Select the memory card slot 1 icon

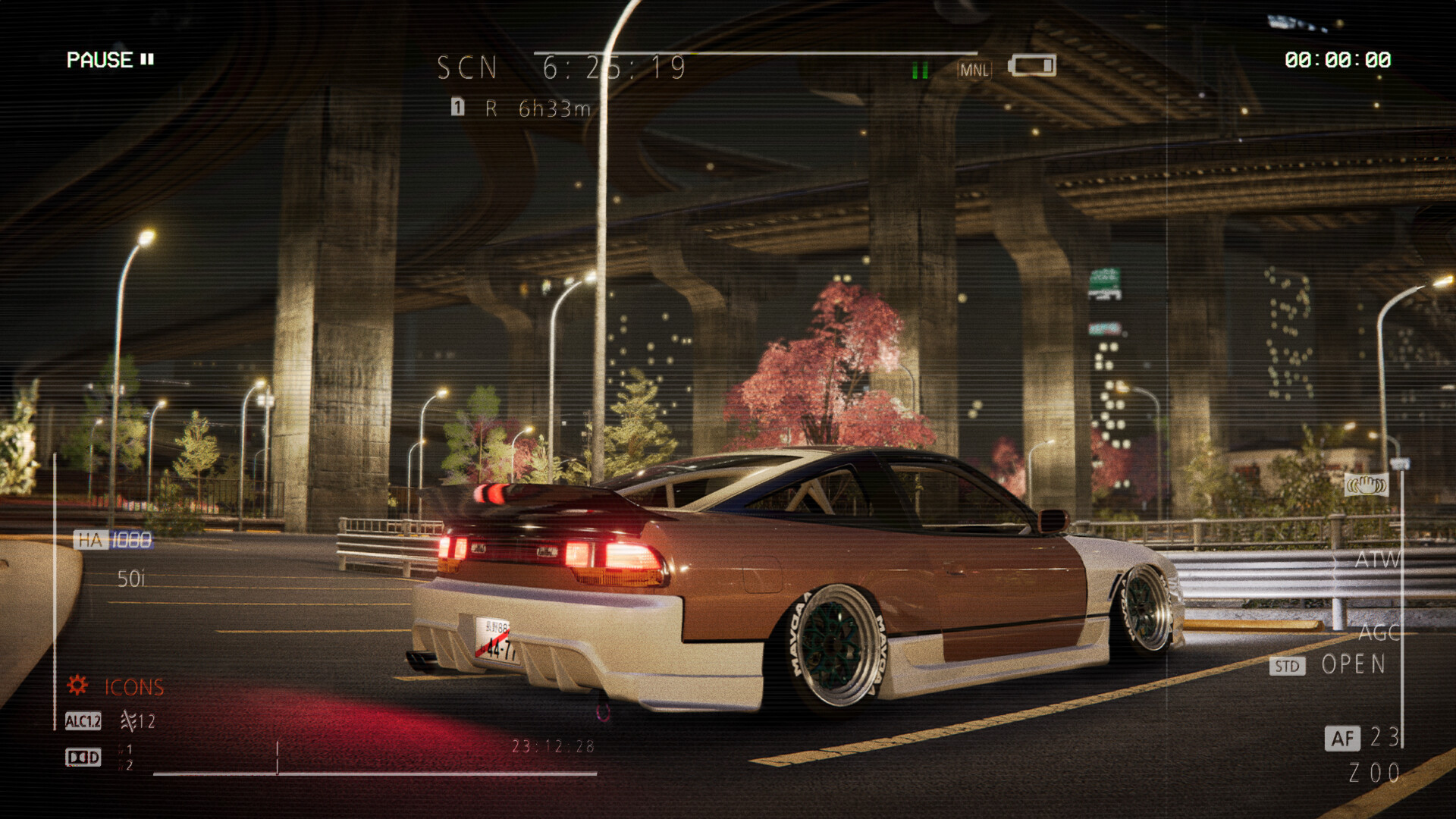tap(457, 108)
